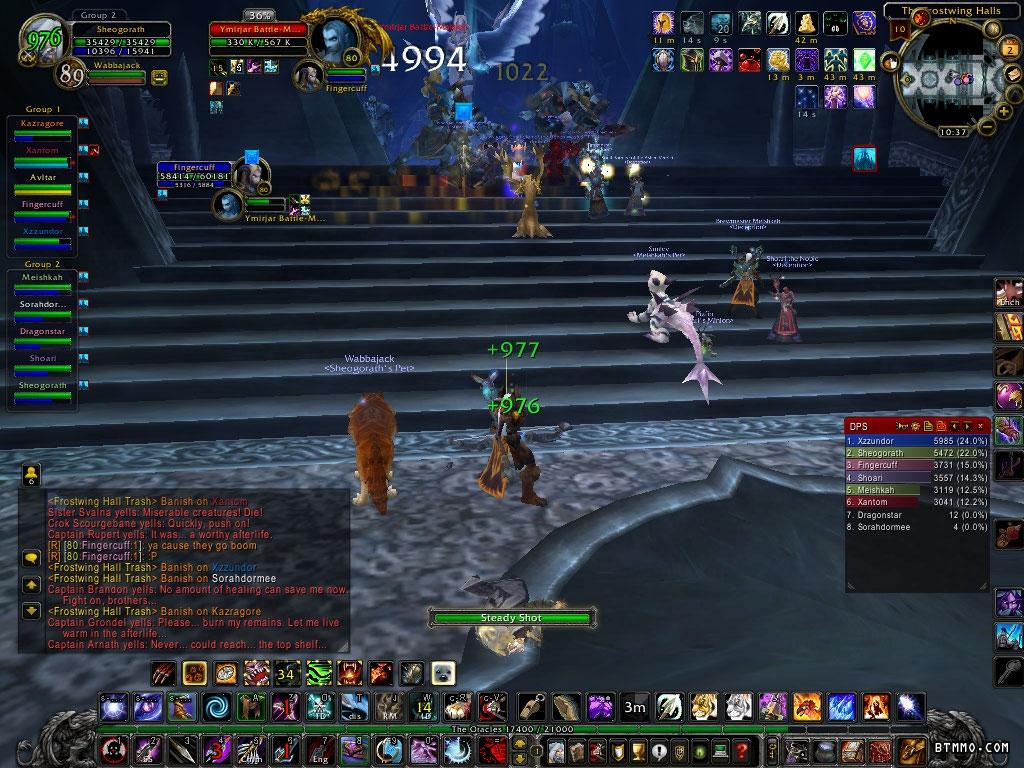Zoom out the minimap with the minus button
This screenshot has height=768, width=1024.
tap(987, 126)
